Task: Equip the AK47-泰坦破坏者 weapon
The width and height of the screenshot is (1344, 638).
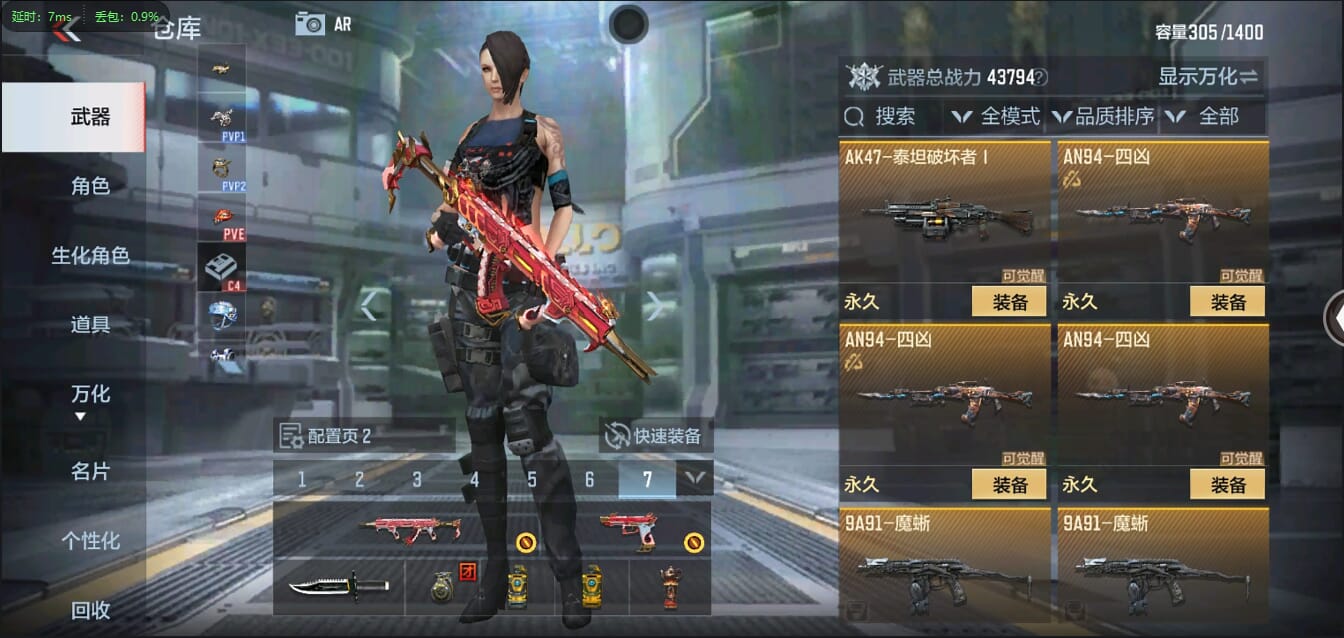Action: point(1008,301)
